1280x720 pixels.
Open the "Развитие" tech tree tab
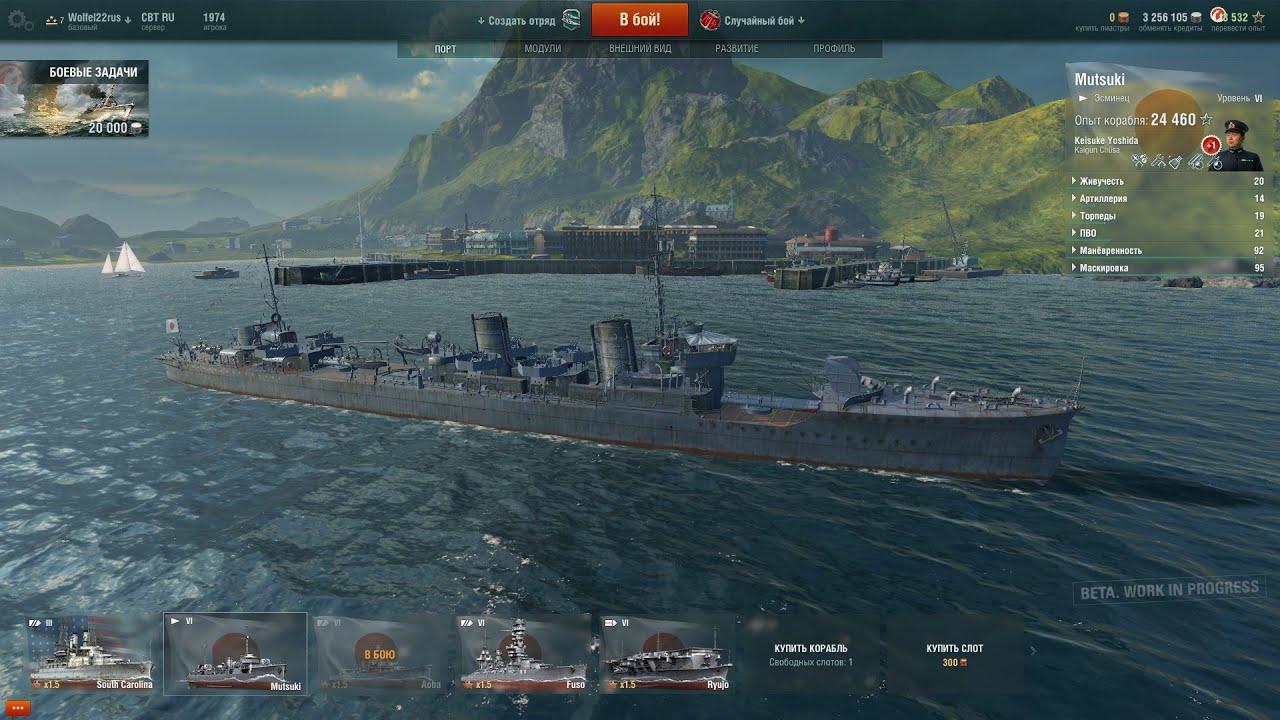tap(737, 49)
